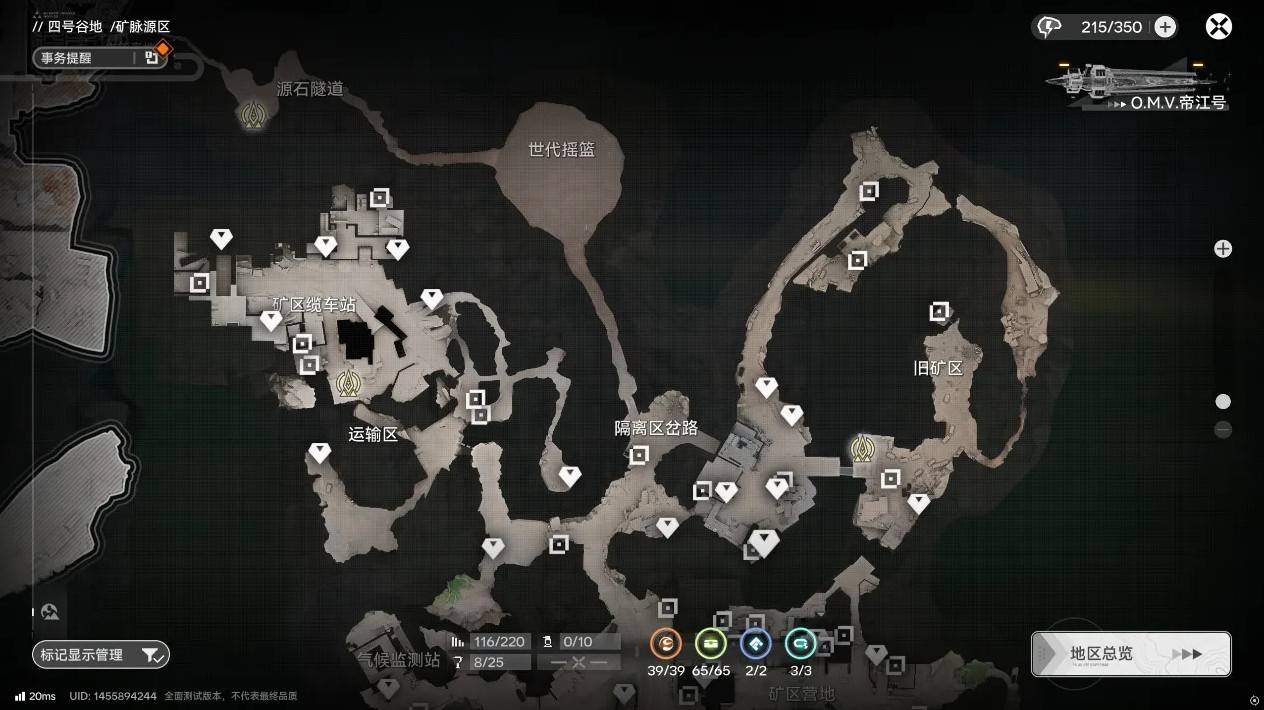The height and width of the screenshot is (710, 1264).
Task: Click the teal 3/3 collectible icon
Action: (x=800, y=644)
